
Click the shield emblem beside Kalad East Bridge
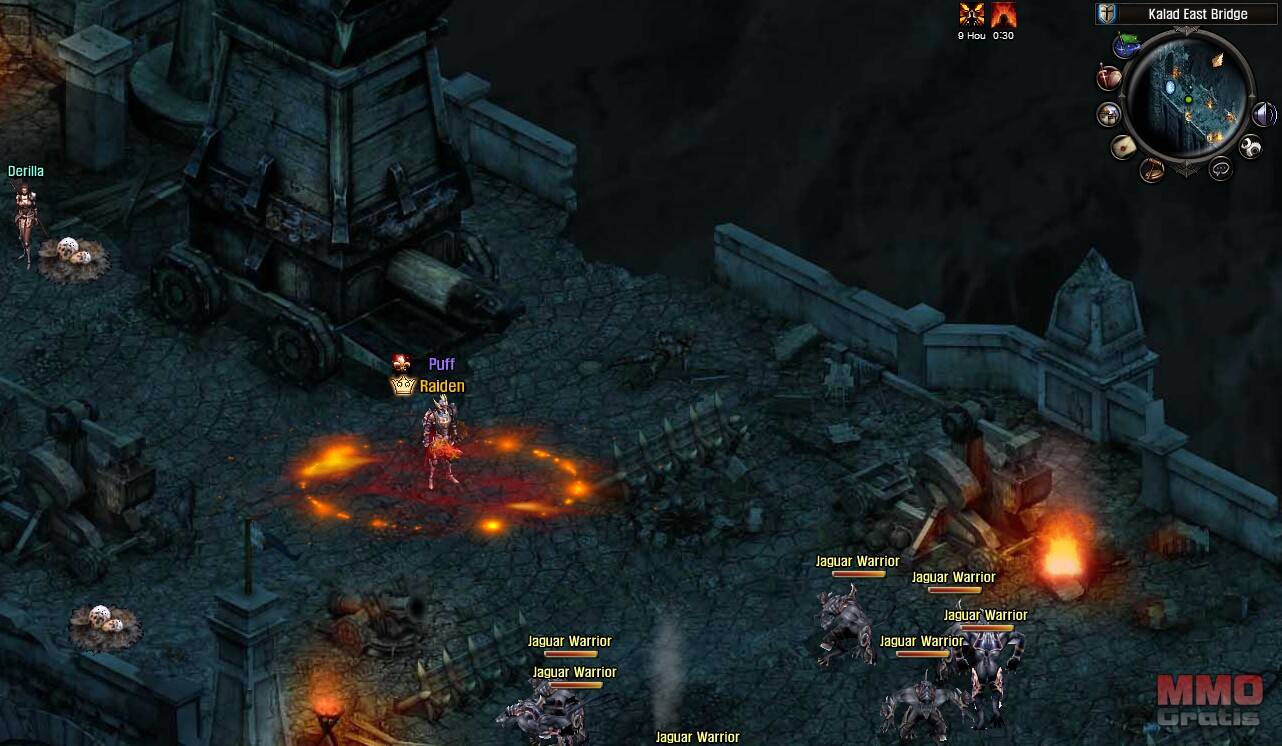pyautogui.click(x=1107, y=14)
